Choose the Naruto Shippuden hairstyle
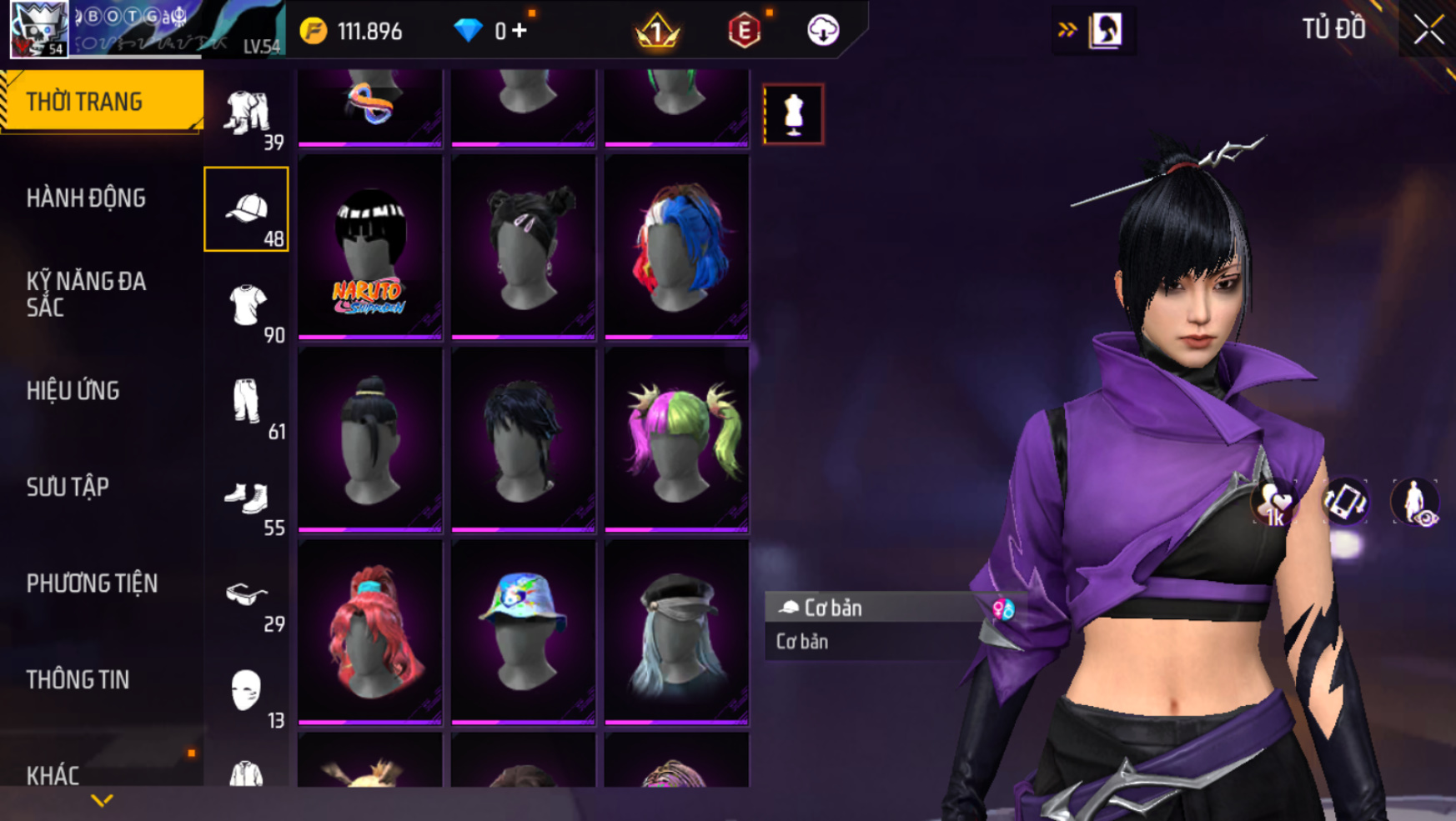This screenshot has height=821, width=1456. click(x=369, y=248)
